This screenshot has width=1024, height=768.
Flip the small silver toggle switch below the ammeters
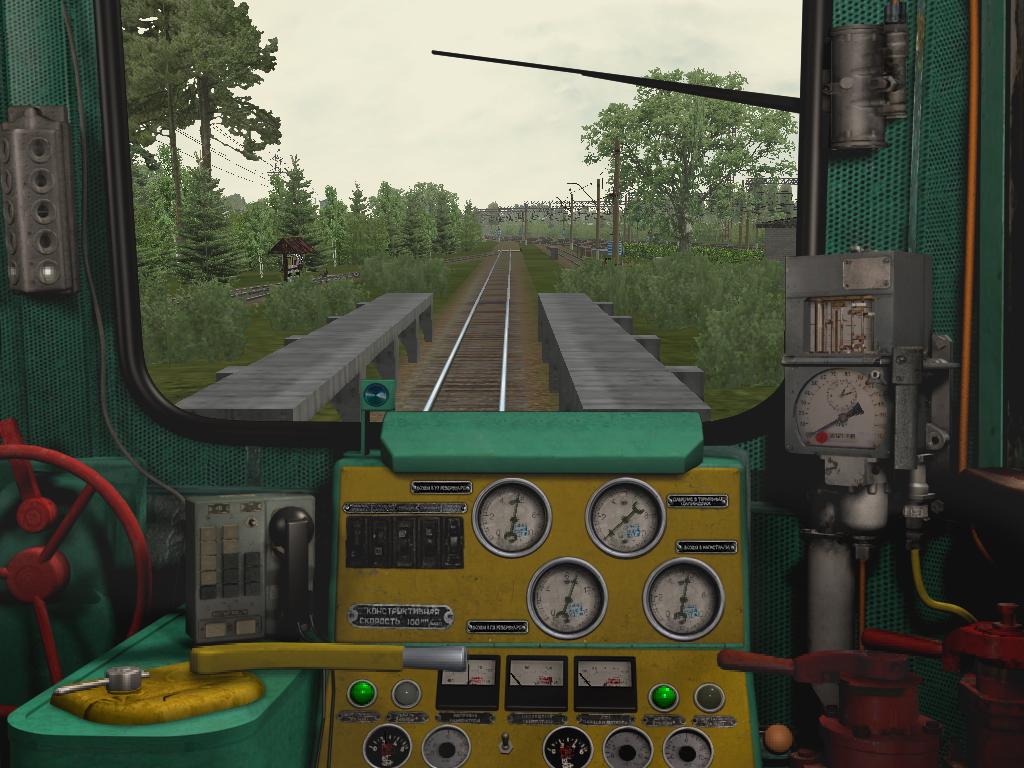(x=507, y=742)
